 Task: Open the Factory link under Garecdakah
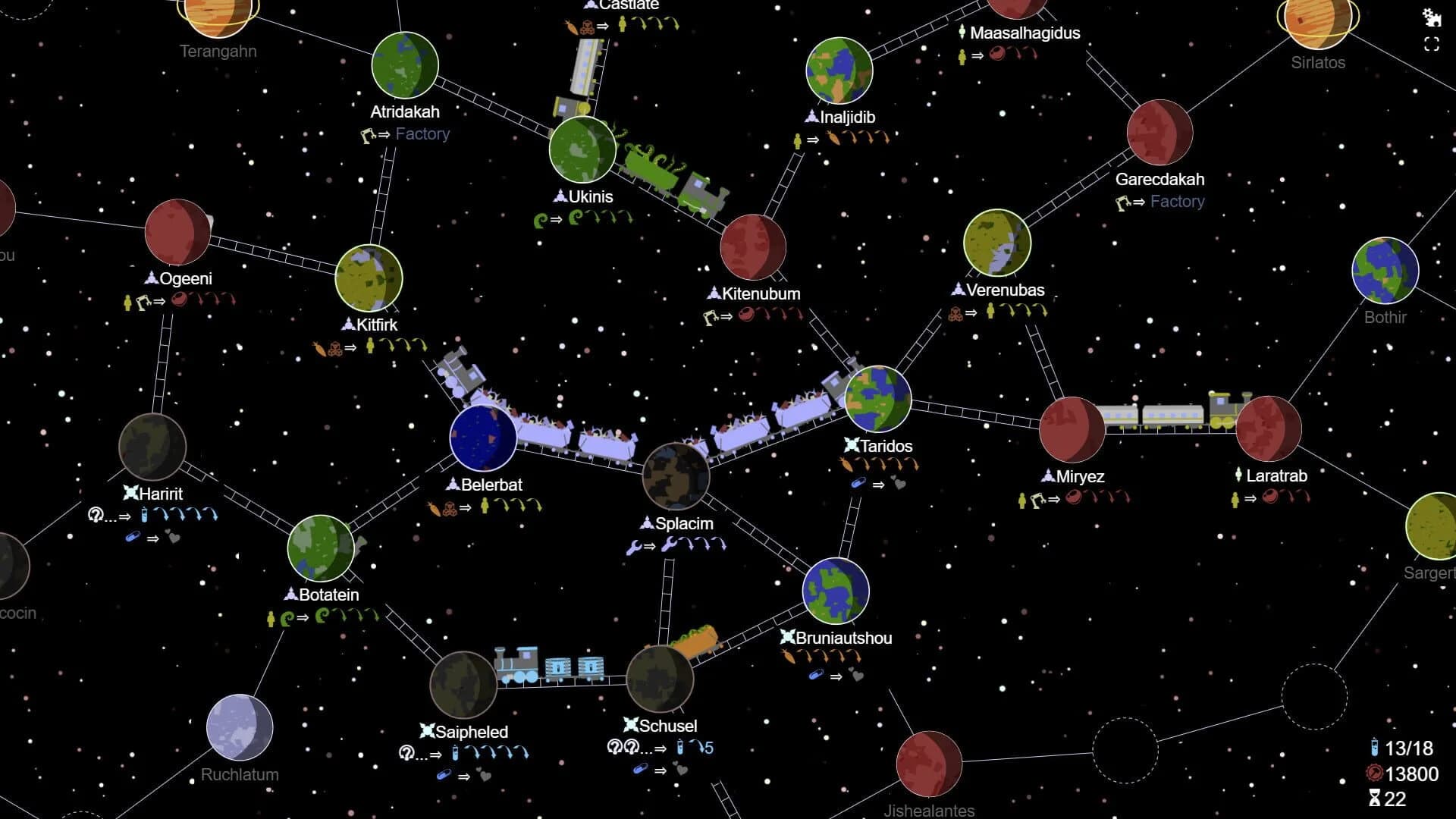(x=1176, y=202)
